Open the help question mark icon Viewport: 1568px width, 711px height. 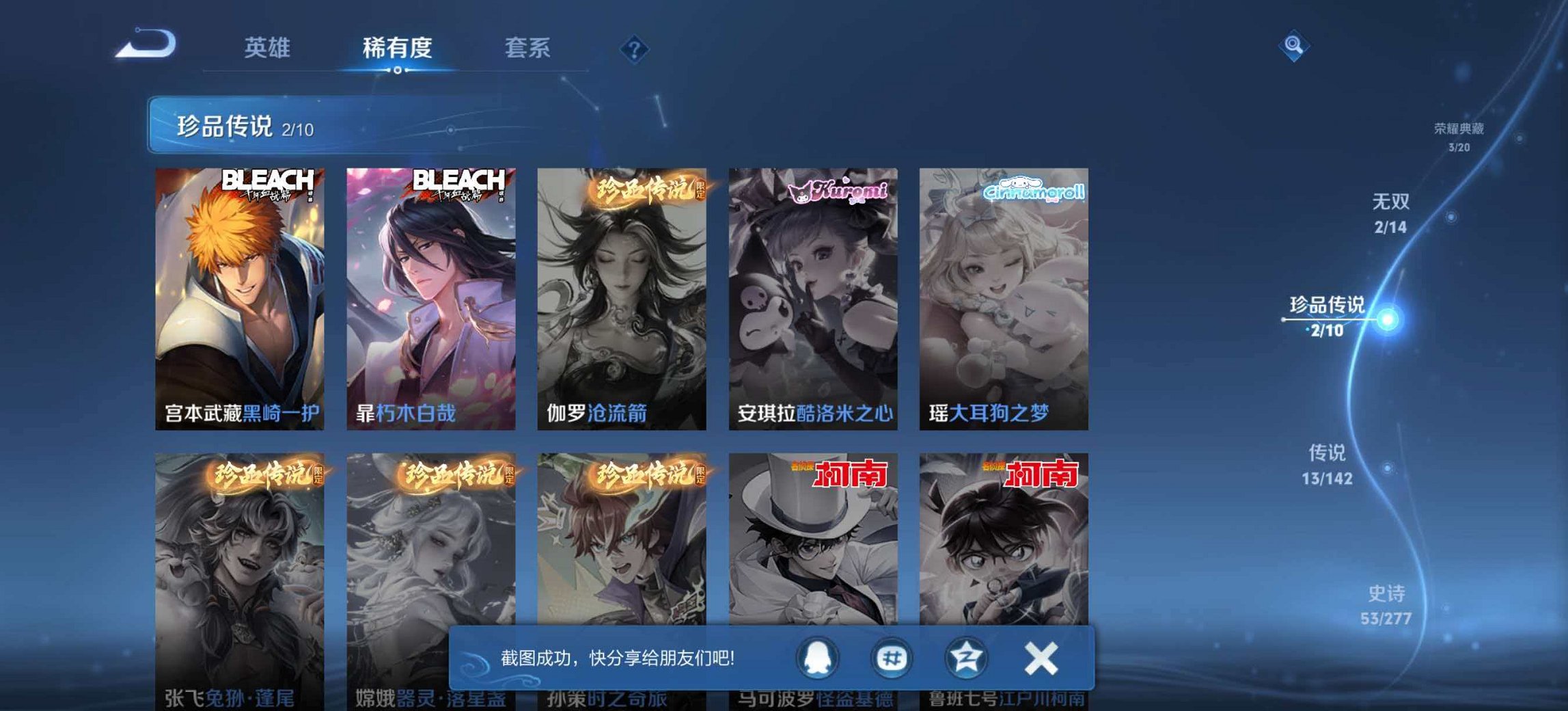click(635, 49)
